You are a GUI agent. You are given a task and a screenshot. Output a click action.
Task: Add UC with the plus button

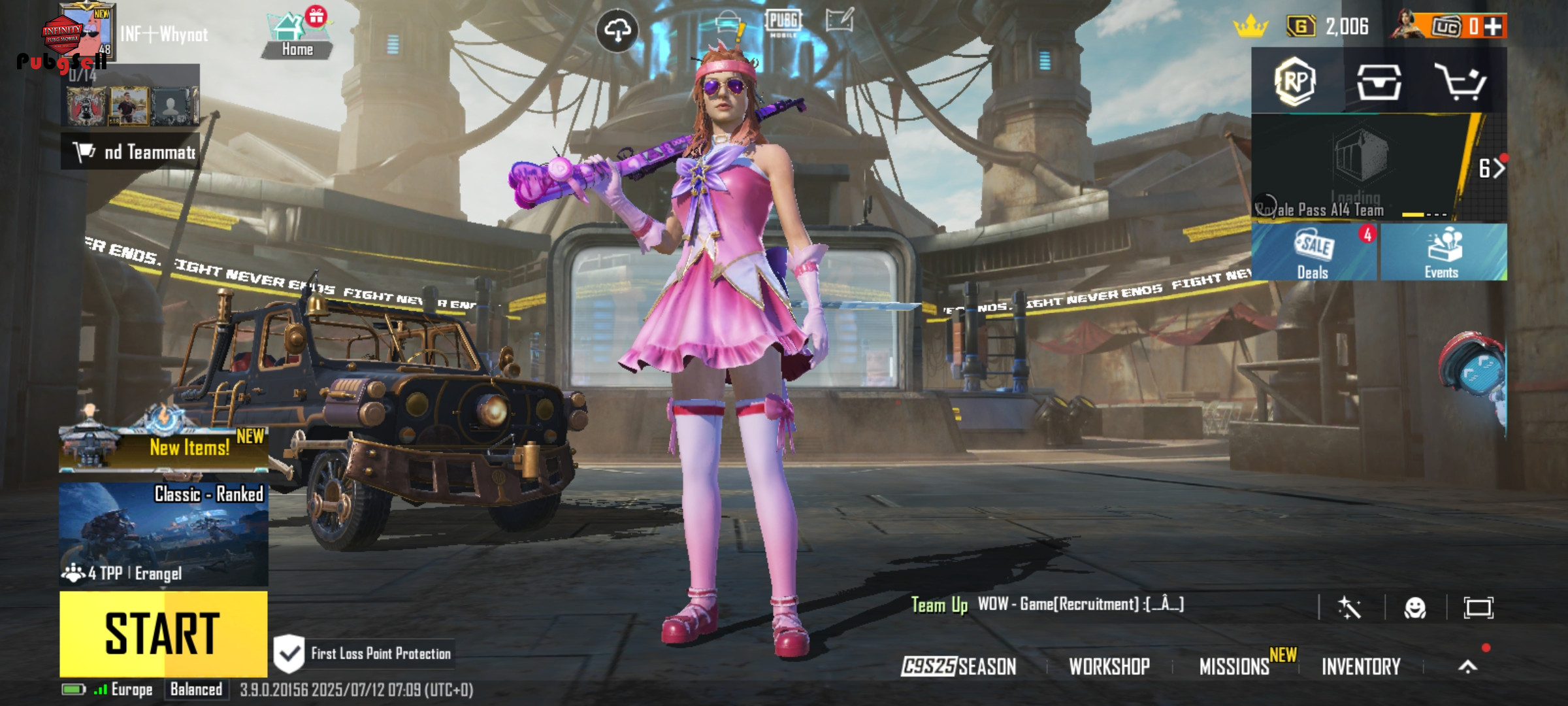tap(1492, 27)
